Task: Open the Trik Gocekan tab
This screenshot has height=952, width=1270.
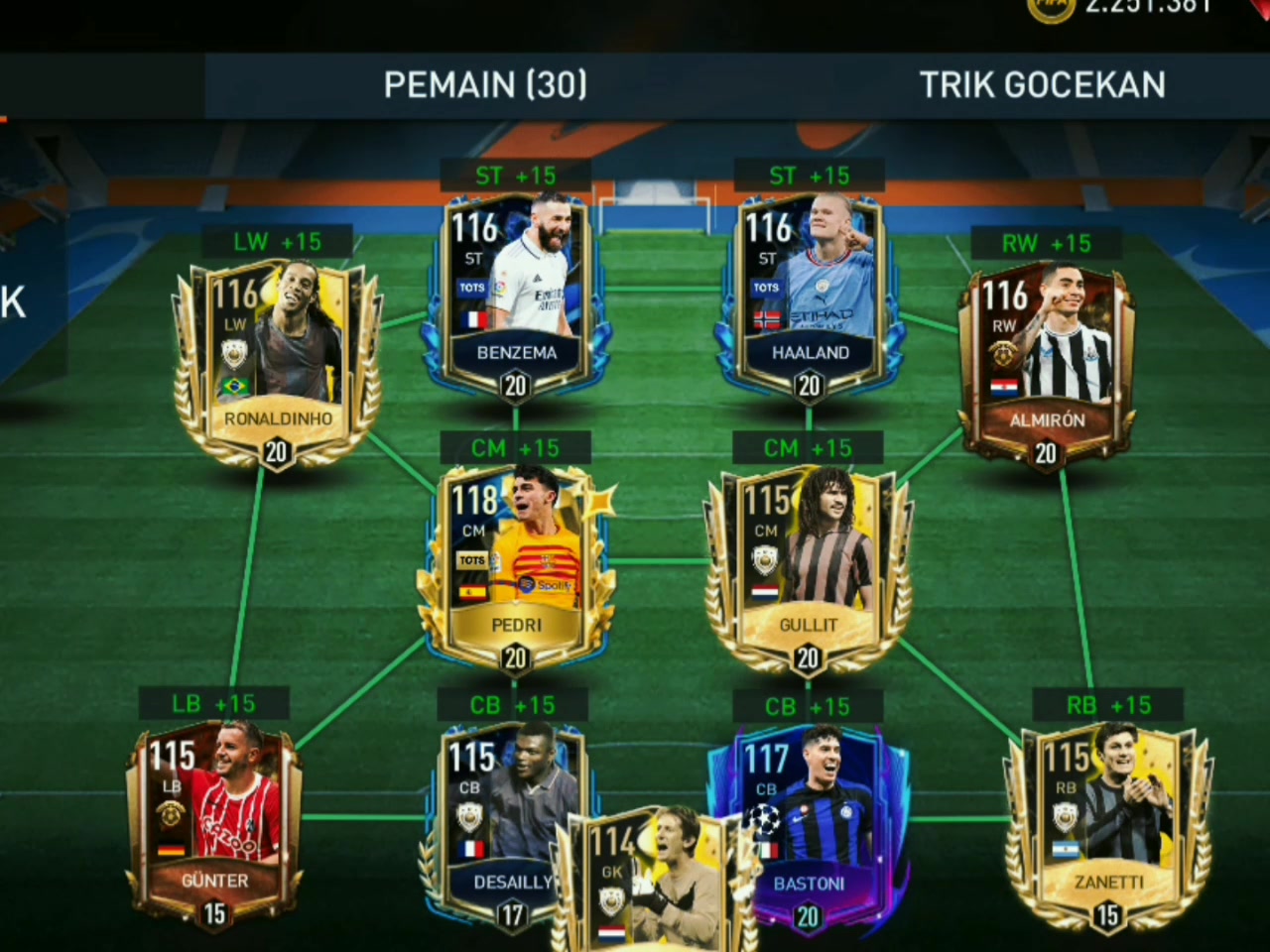Action: coord(1042,85)
